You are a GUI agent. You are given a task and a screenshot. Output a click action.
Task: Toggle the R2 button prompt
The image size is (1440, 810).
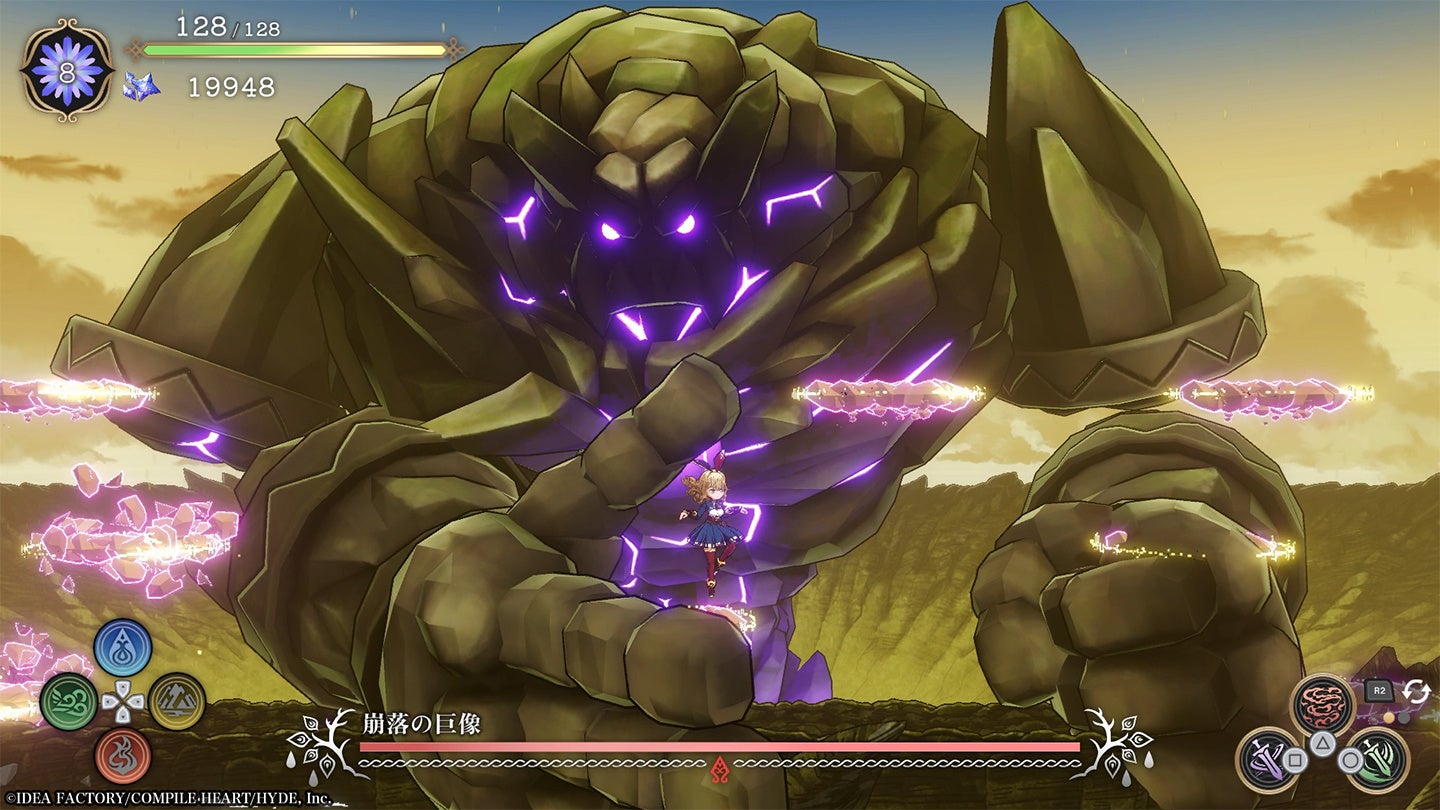(x=1381, y=689)
